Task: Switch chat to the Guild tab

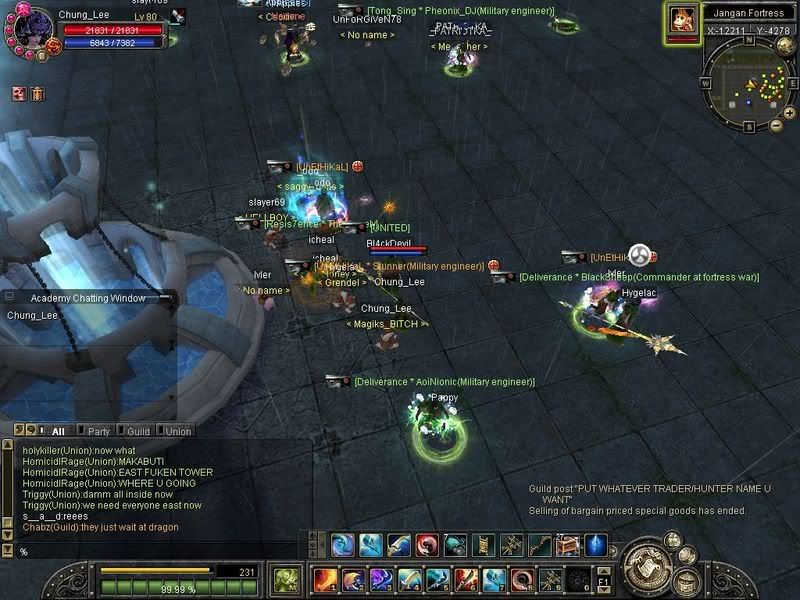Action: pos(138,431)
